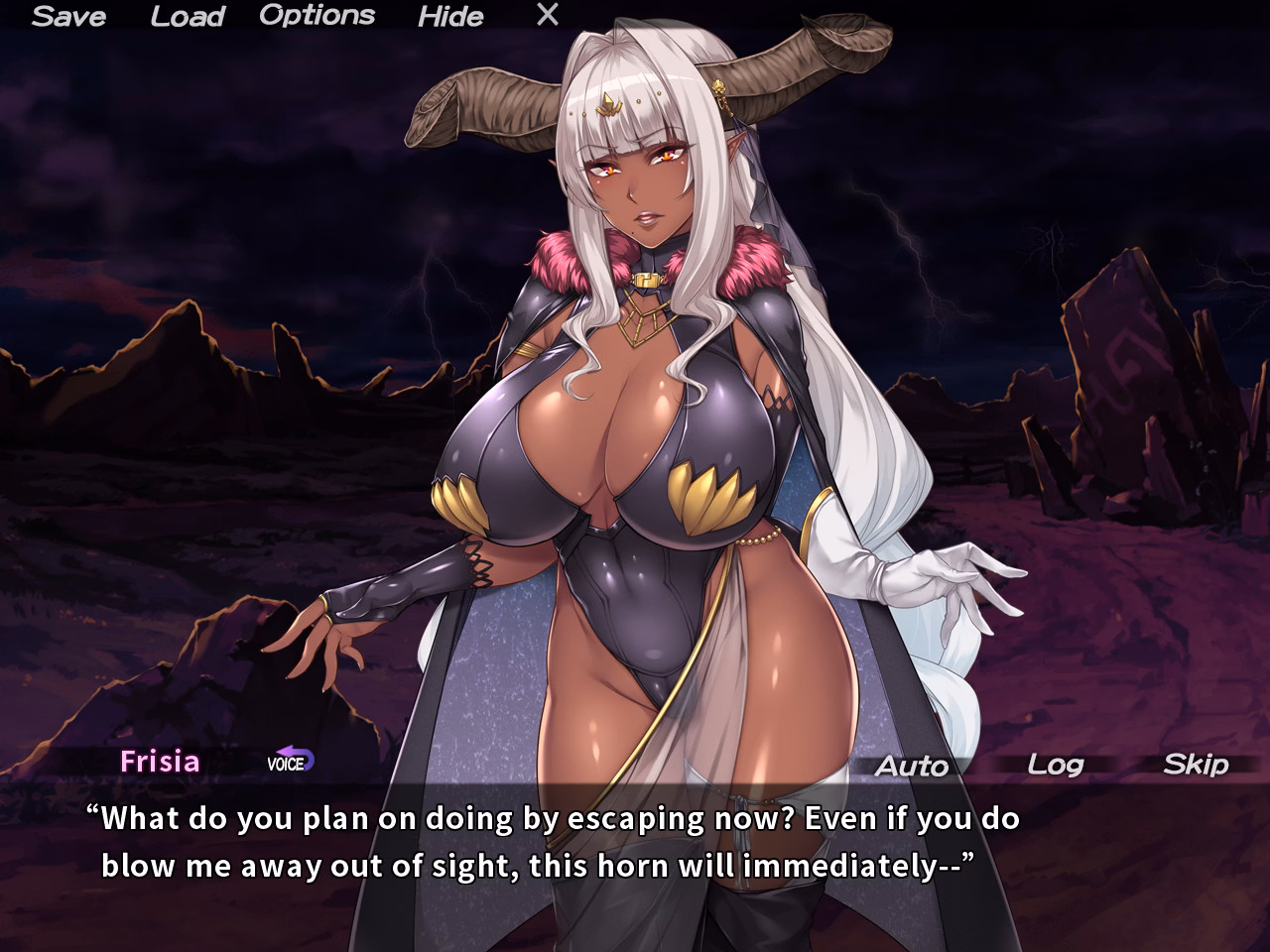Click Frisia's name label

[159, 762]
